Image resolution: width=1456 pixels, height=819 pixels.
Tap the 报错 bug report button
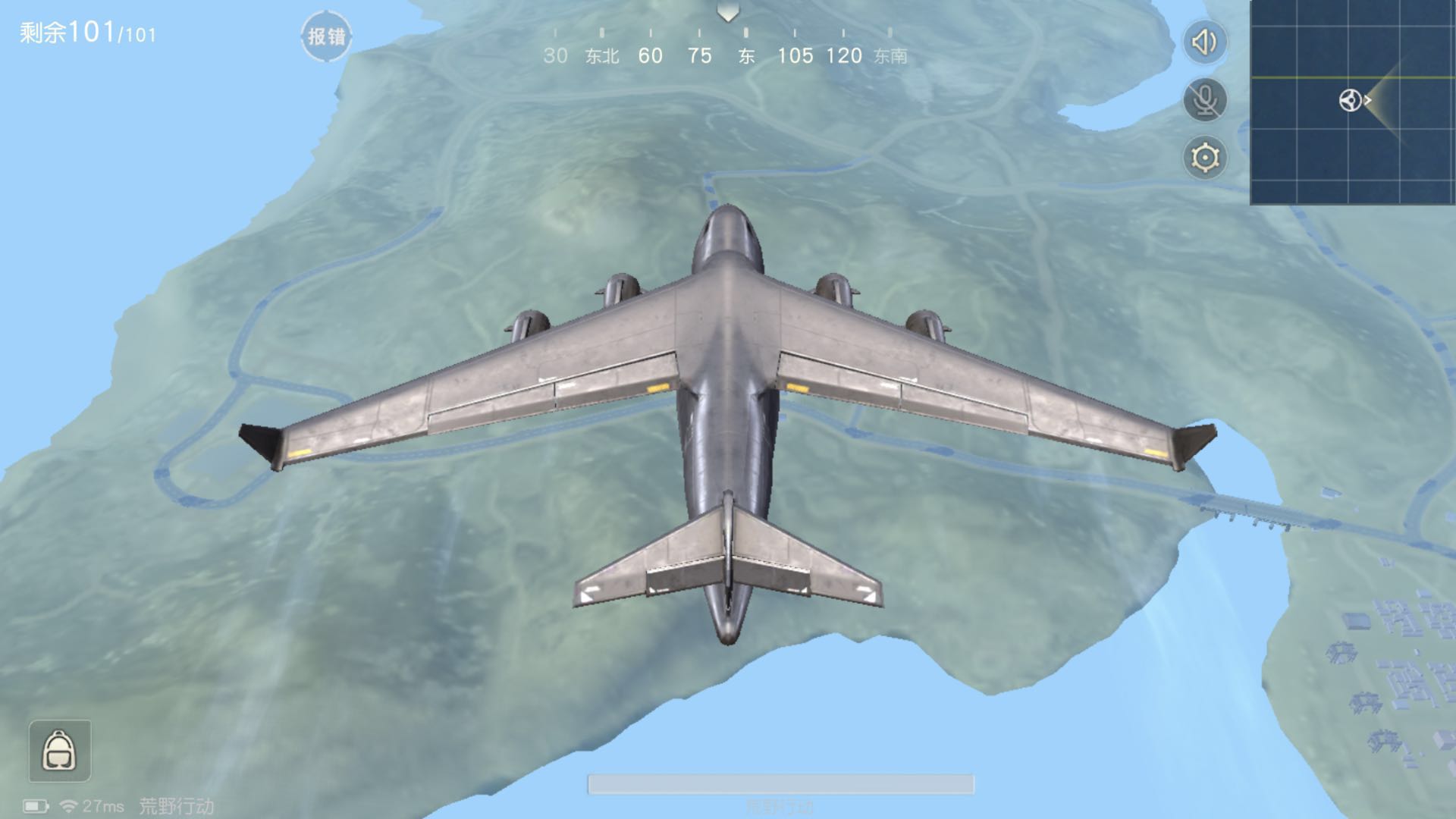[326, 36]
